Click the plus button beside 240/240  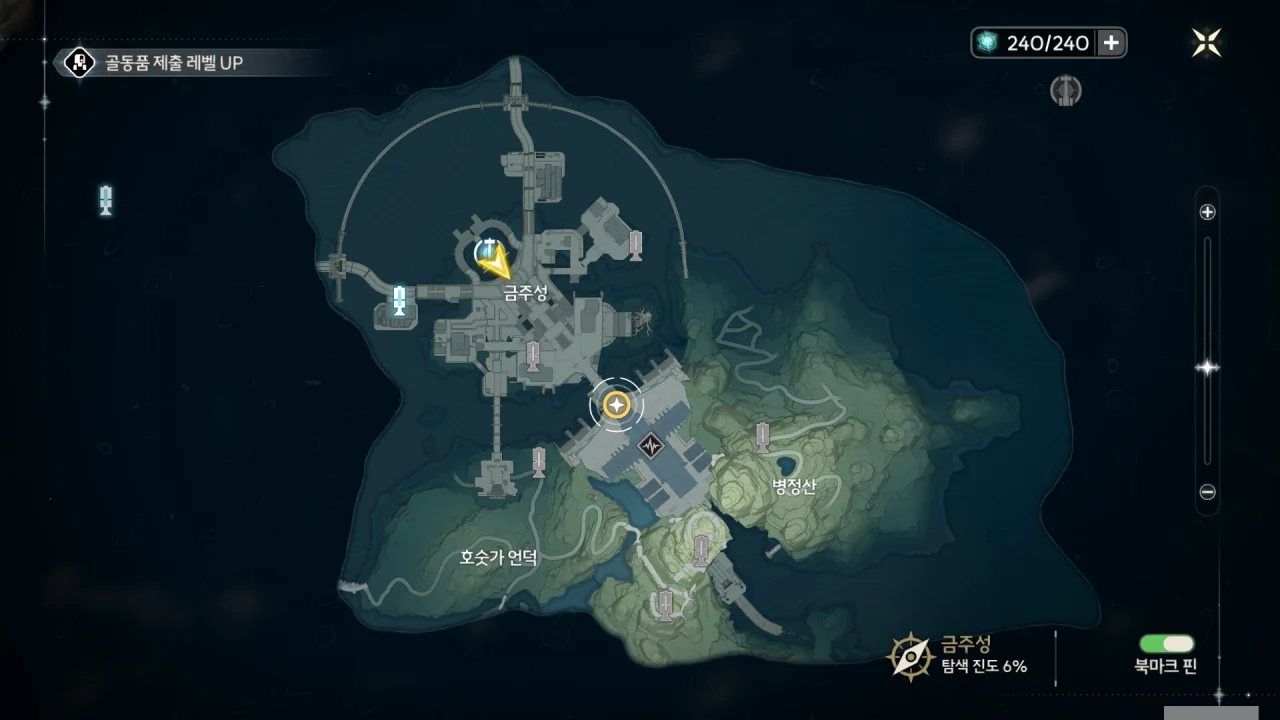pos(1111,43)
